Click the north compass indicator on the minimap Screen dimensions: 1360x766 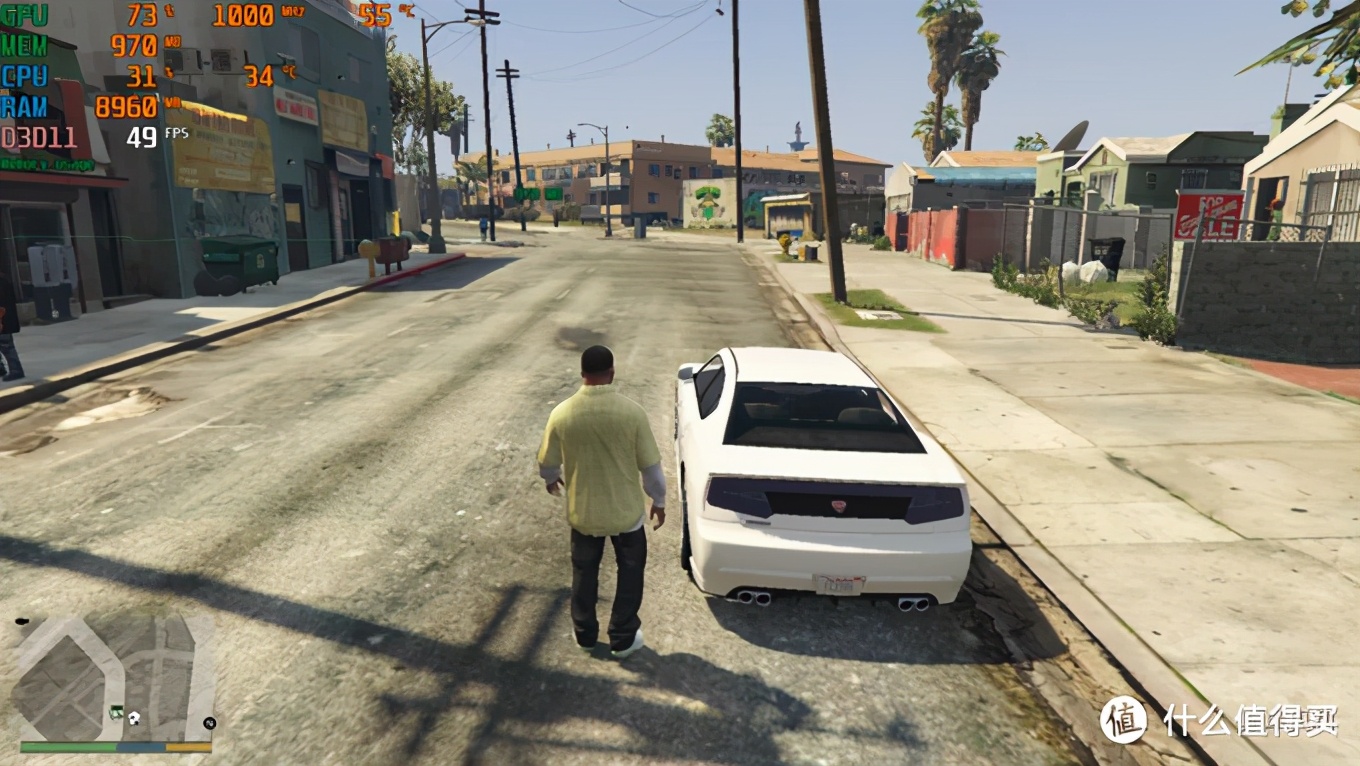(x=209, y=722)
